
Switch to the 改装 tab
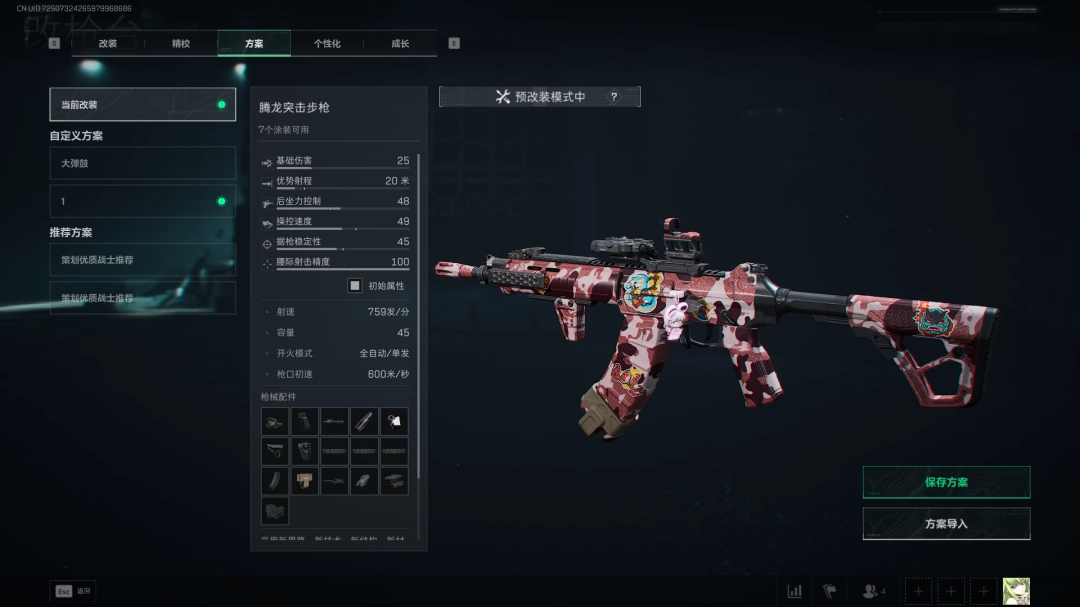click(x=108, y=44)
